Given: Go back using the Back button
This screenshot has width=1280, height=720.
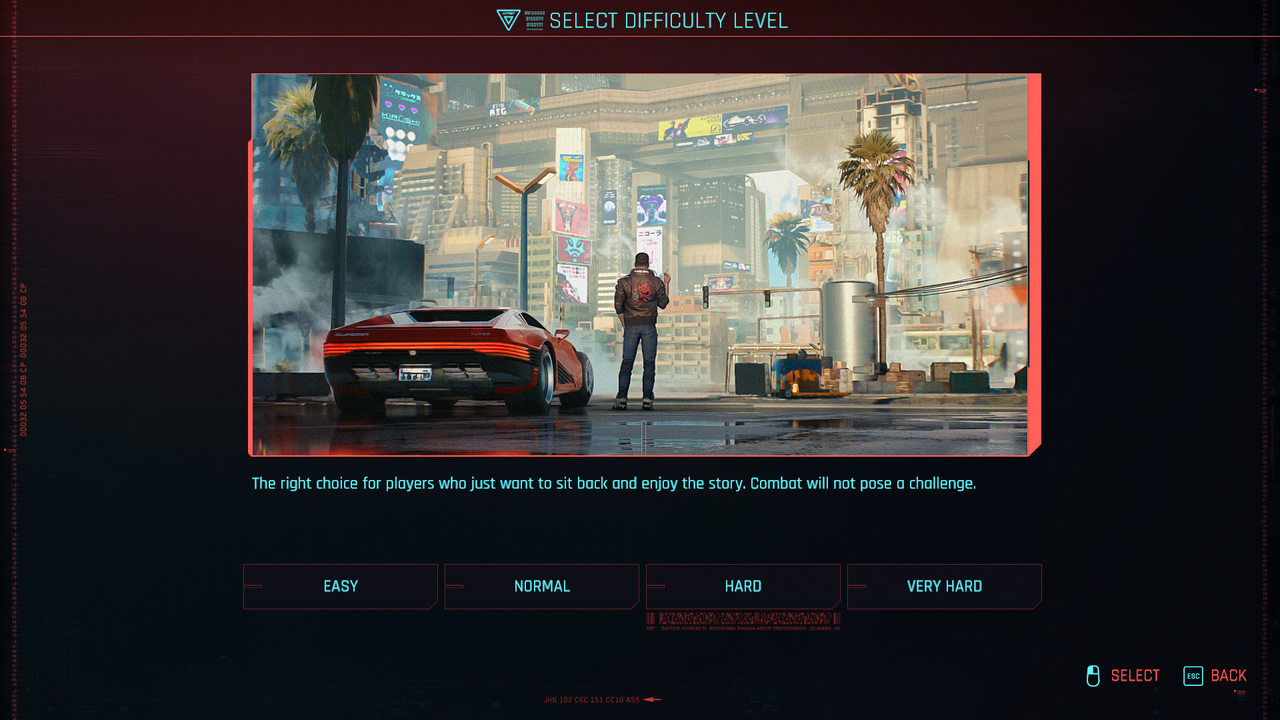Looking at the screenshot, I should 1216,676.
